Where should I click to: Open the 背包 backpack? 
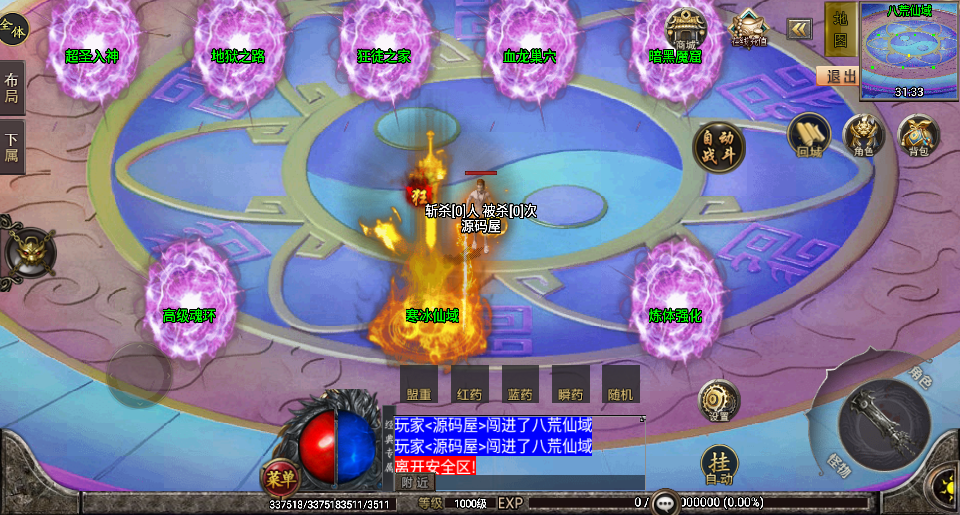pos(918,136)
